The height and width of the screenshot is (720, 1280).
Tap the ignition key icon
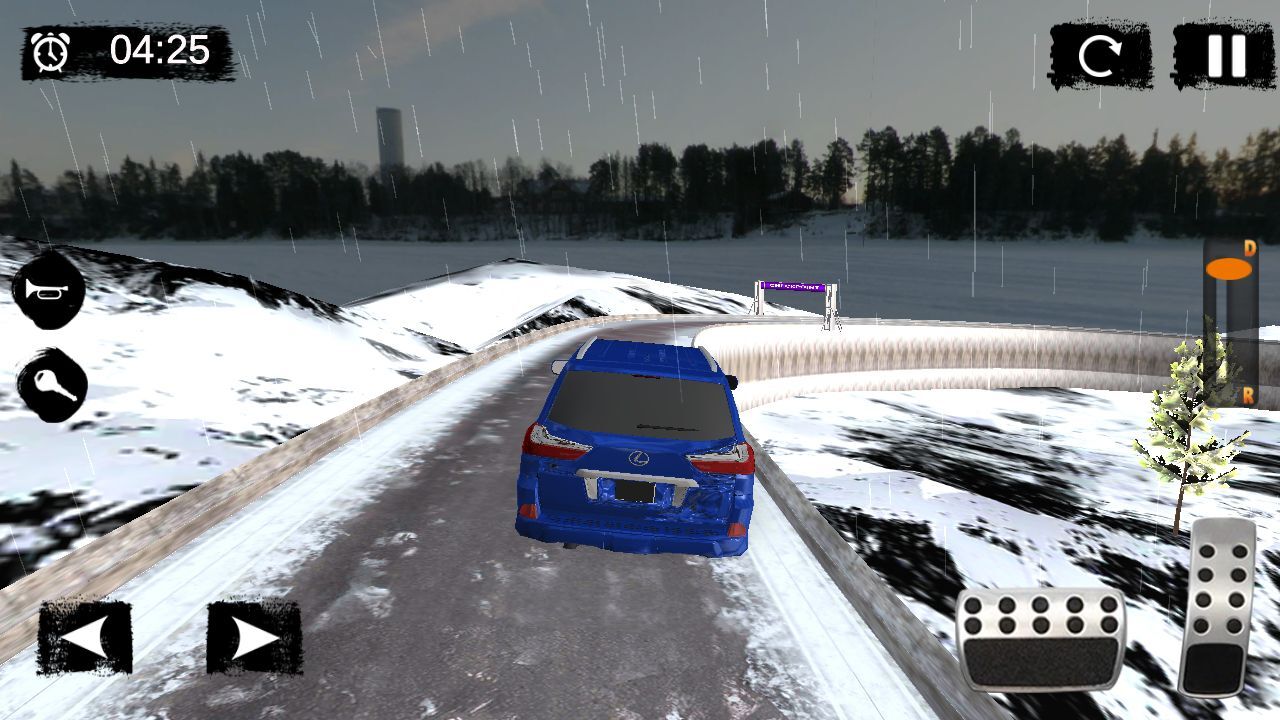point(51,386)
